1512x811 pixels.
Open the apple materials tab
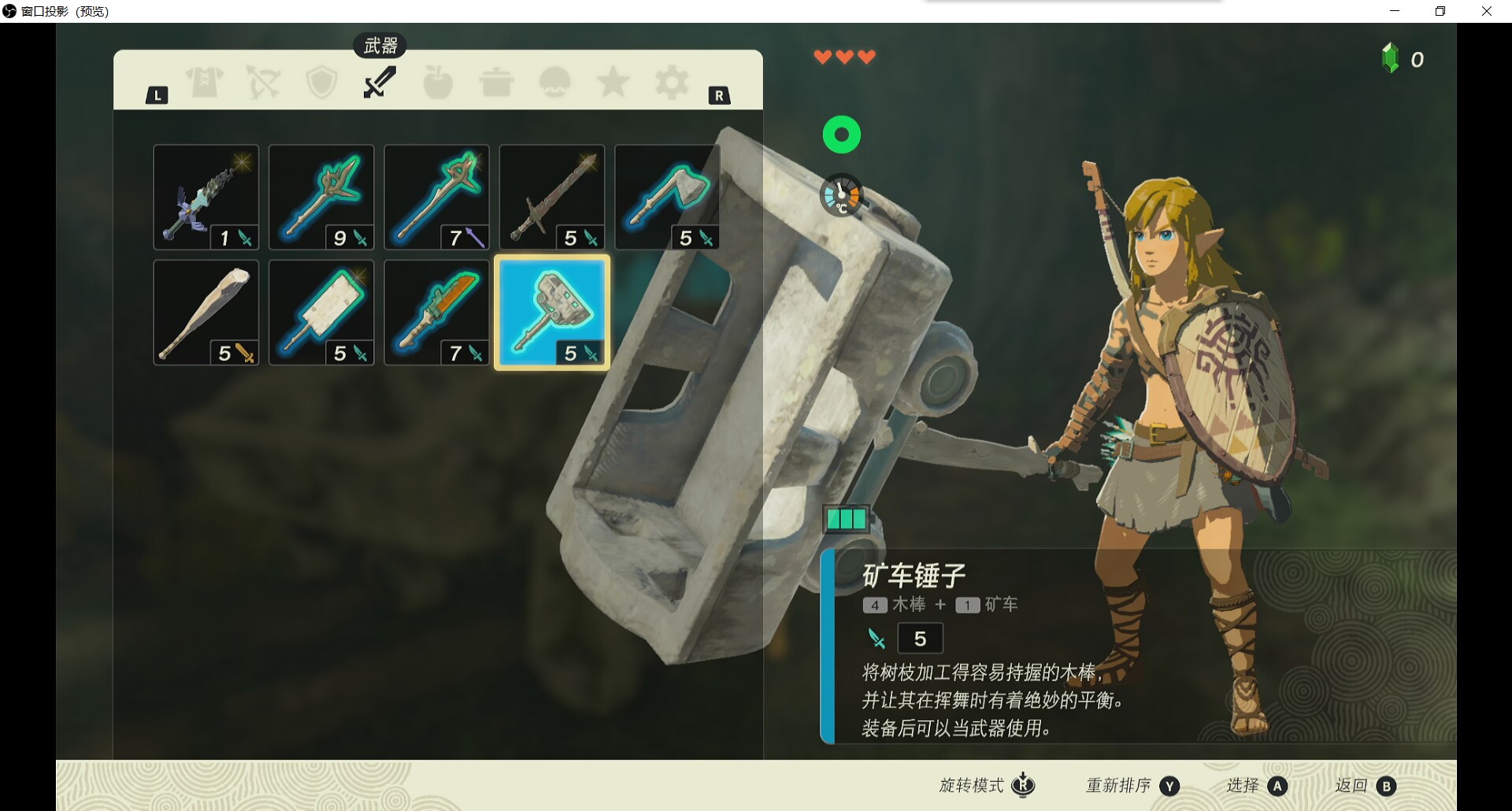(x=438, y=82)
